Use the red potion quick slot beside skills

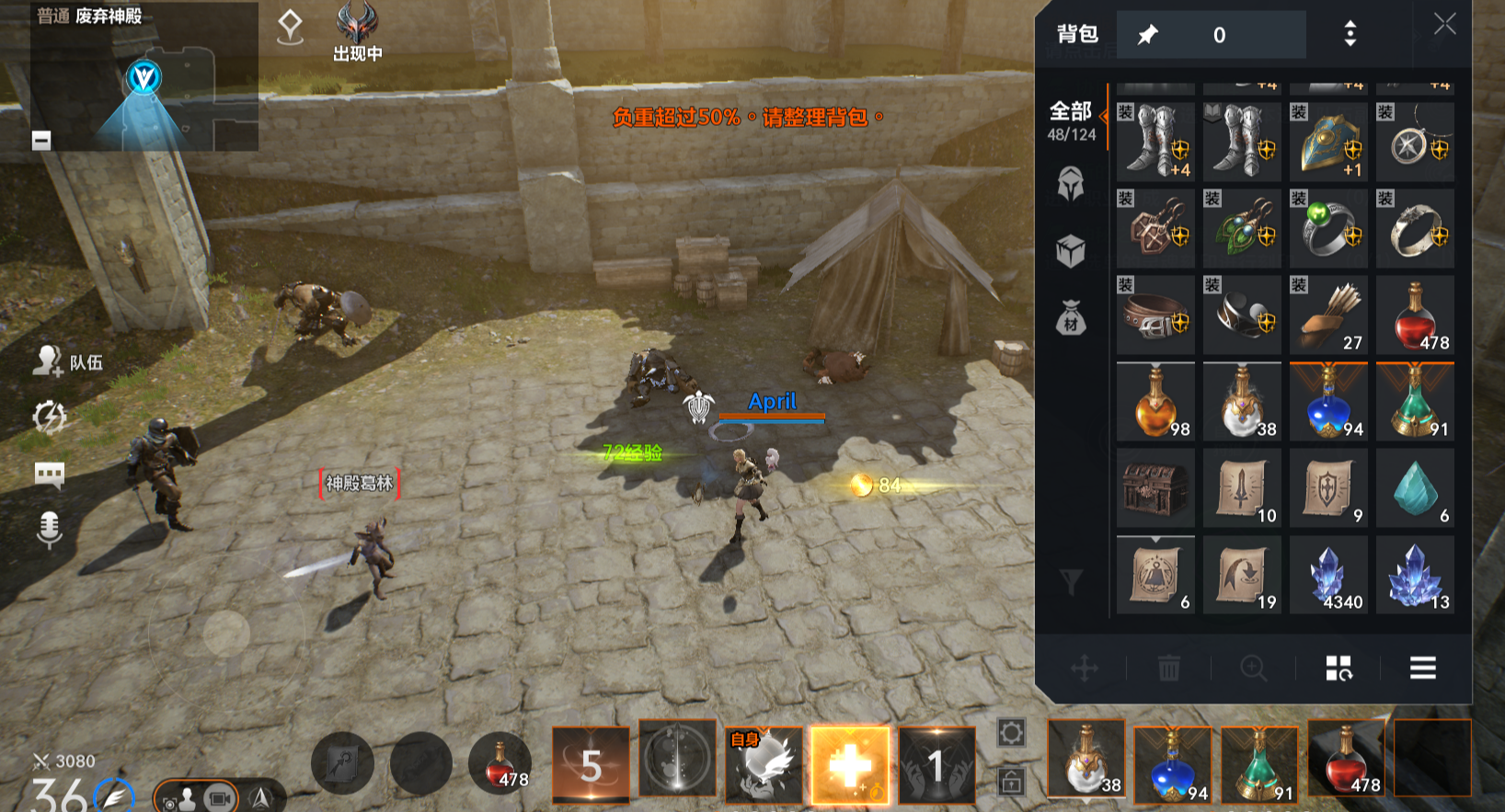pos(500,765)
